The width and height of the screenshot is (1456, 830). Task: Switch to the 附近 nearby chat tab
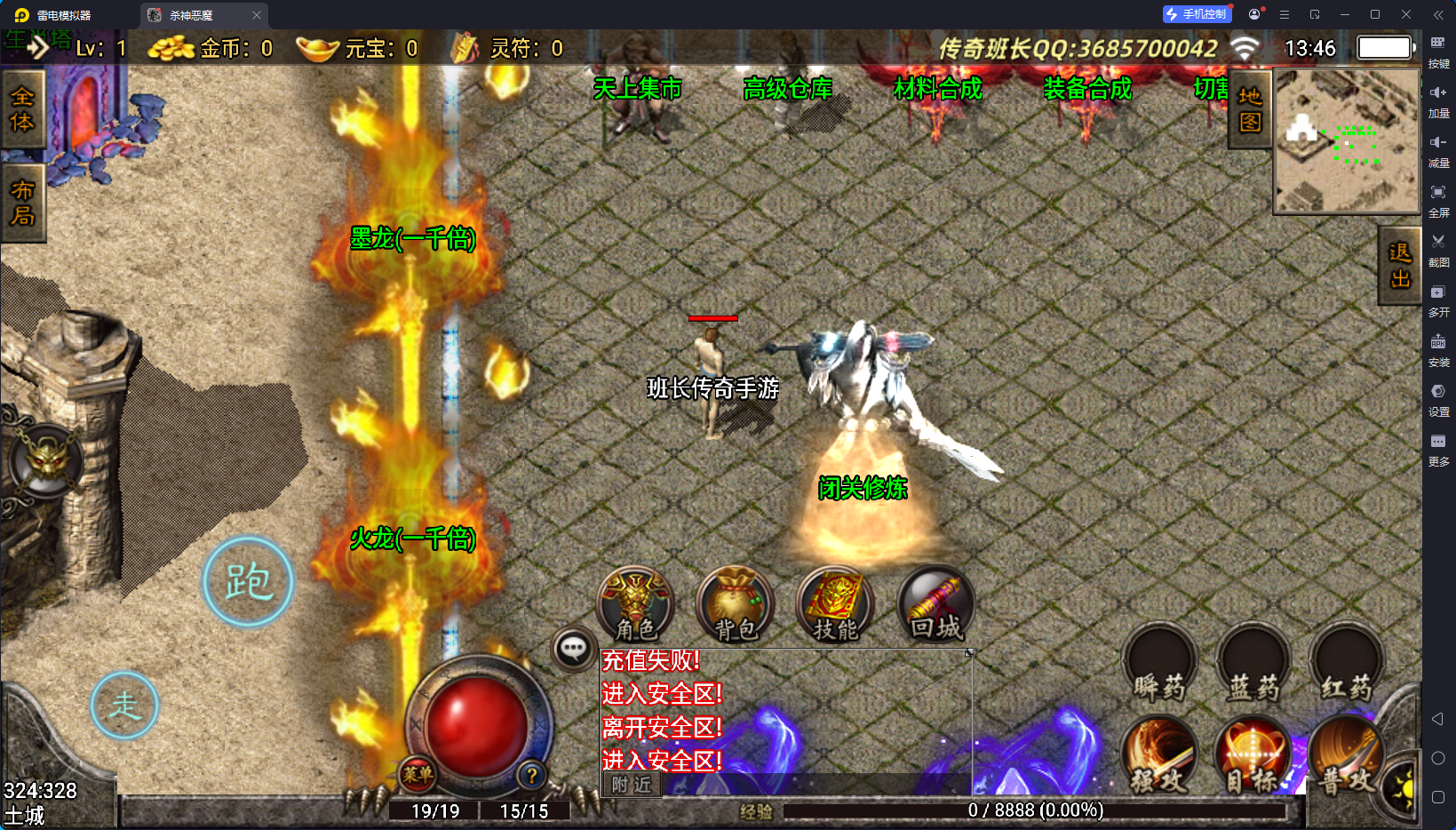click(632, 785)
